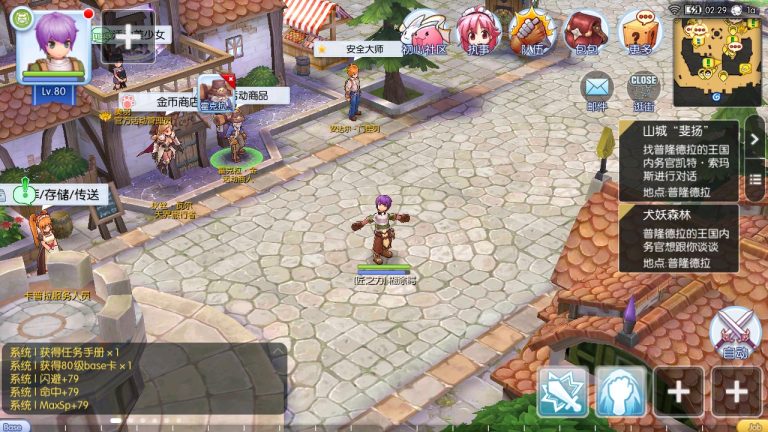Open the 更多 more options menu
This screenshot has width=768, height=432.
pos(640,33)
